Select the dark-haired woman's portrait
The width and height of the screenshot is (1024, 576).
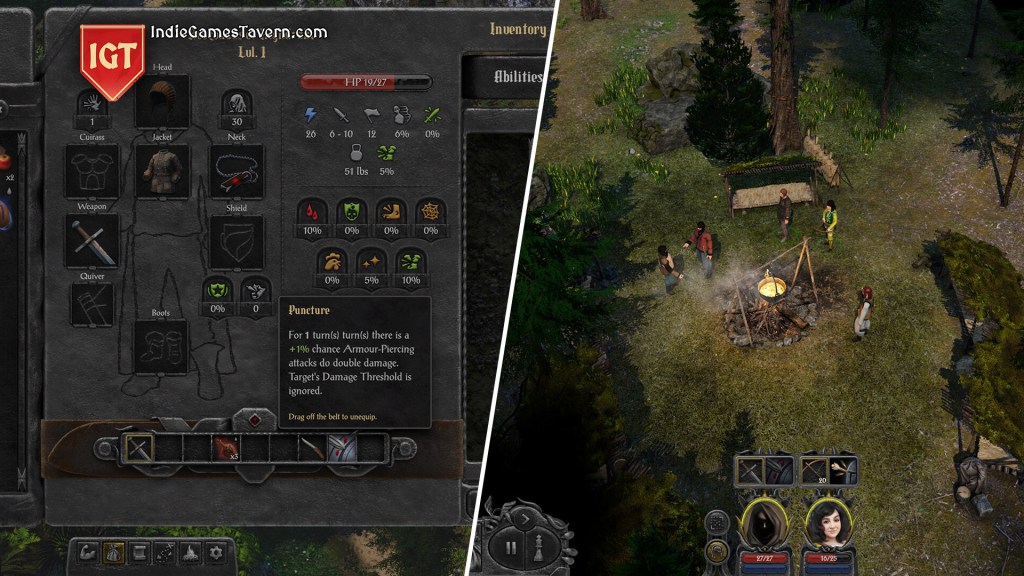click(x=826, y=522)
